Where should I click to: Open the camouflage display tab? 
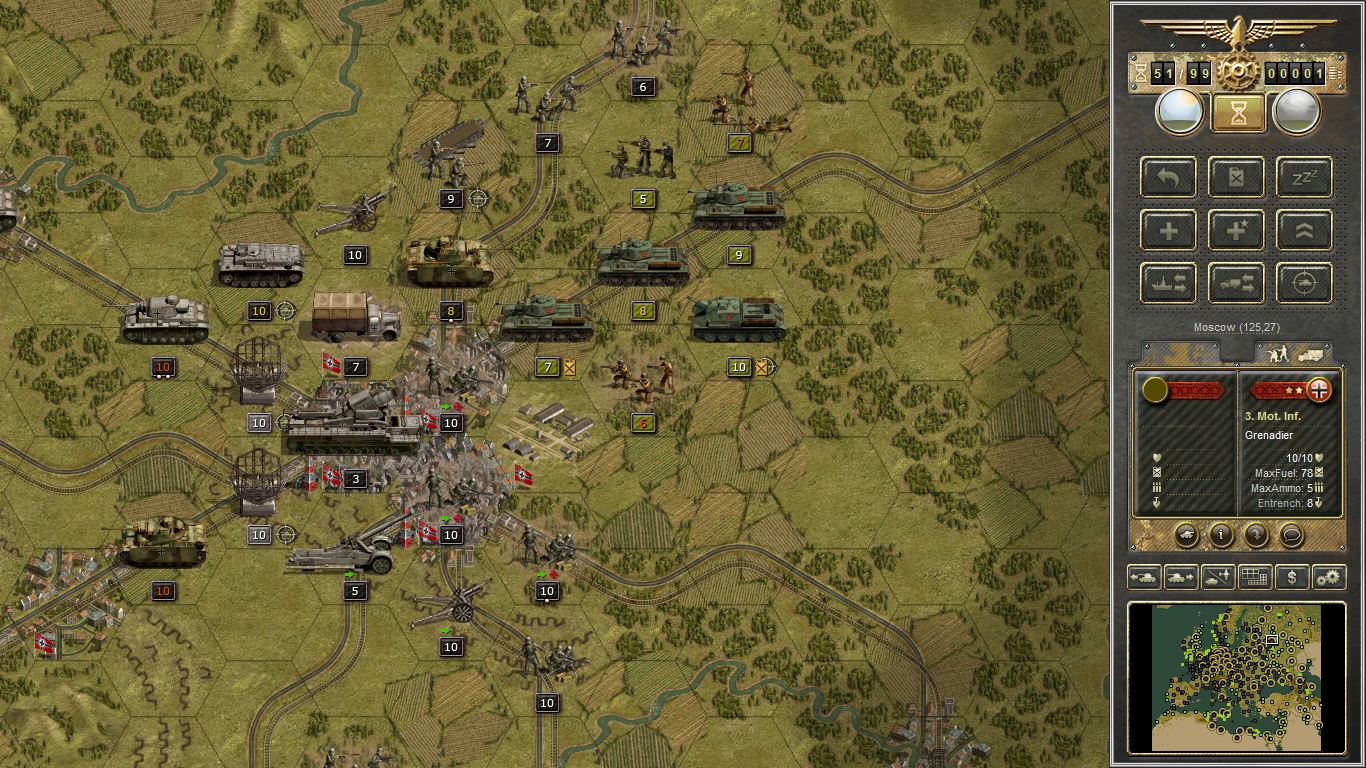[x=1180, y=352]
